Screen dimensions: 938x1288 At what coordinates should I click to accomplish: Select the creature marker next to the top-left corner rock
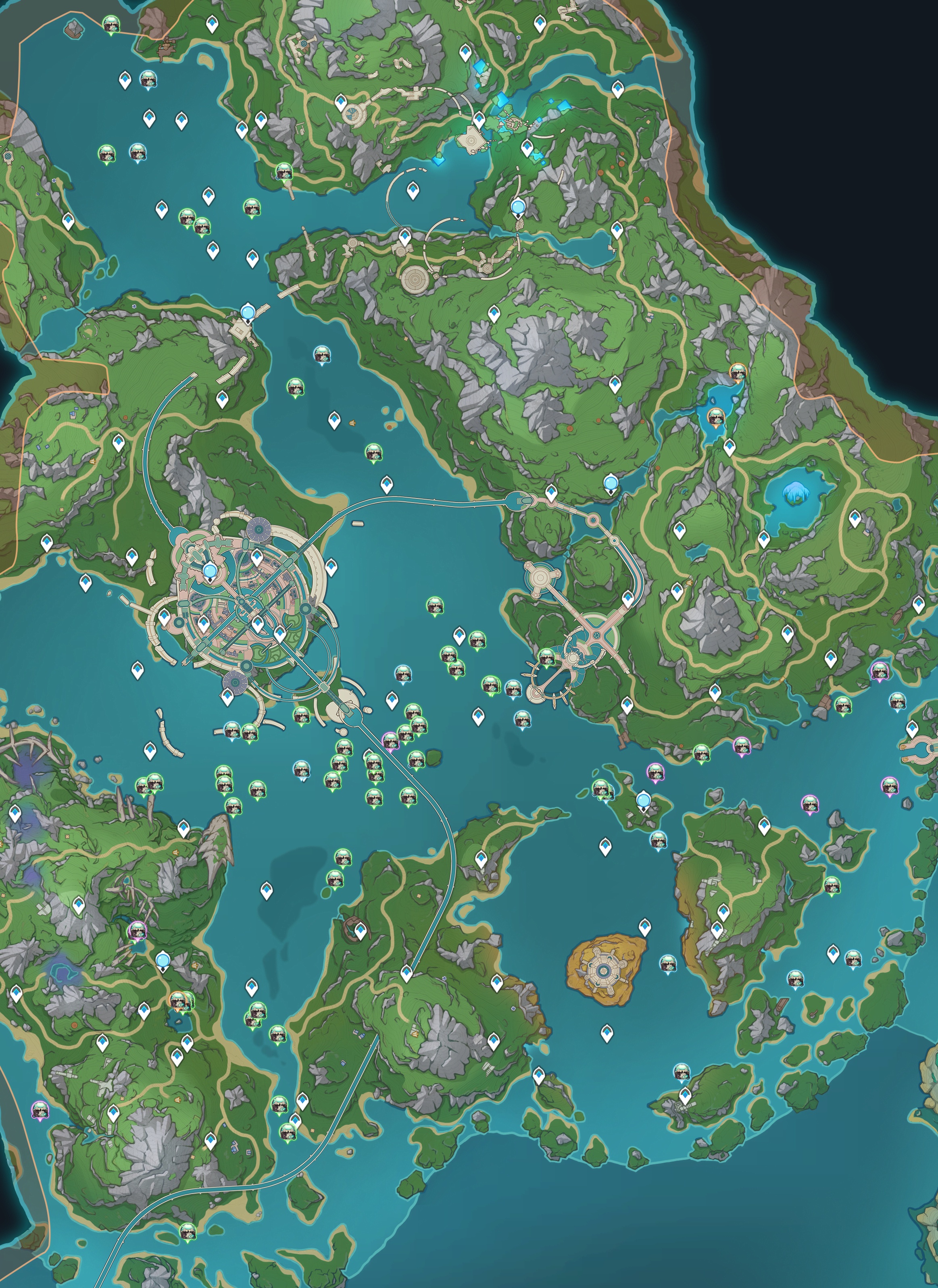click(x=111, y=24)
